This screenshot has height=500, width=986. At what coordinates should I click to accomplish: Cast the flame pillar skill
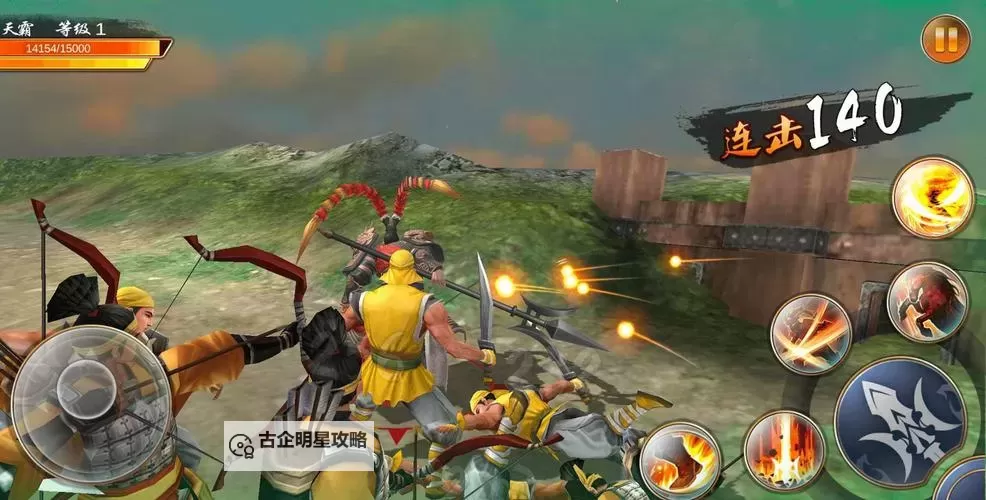(x=784, y=450)
